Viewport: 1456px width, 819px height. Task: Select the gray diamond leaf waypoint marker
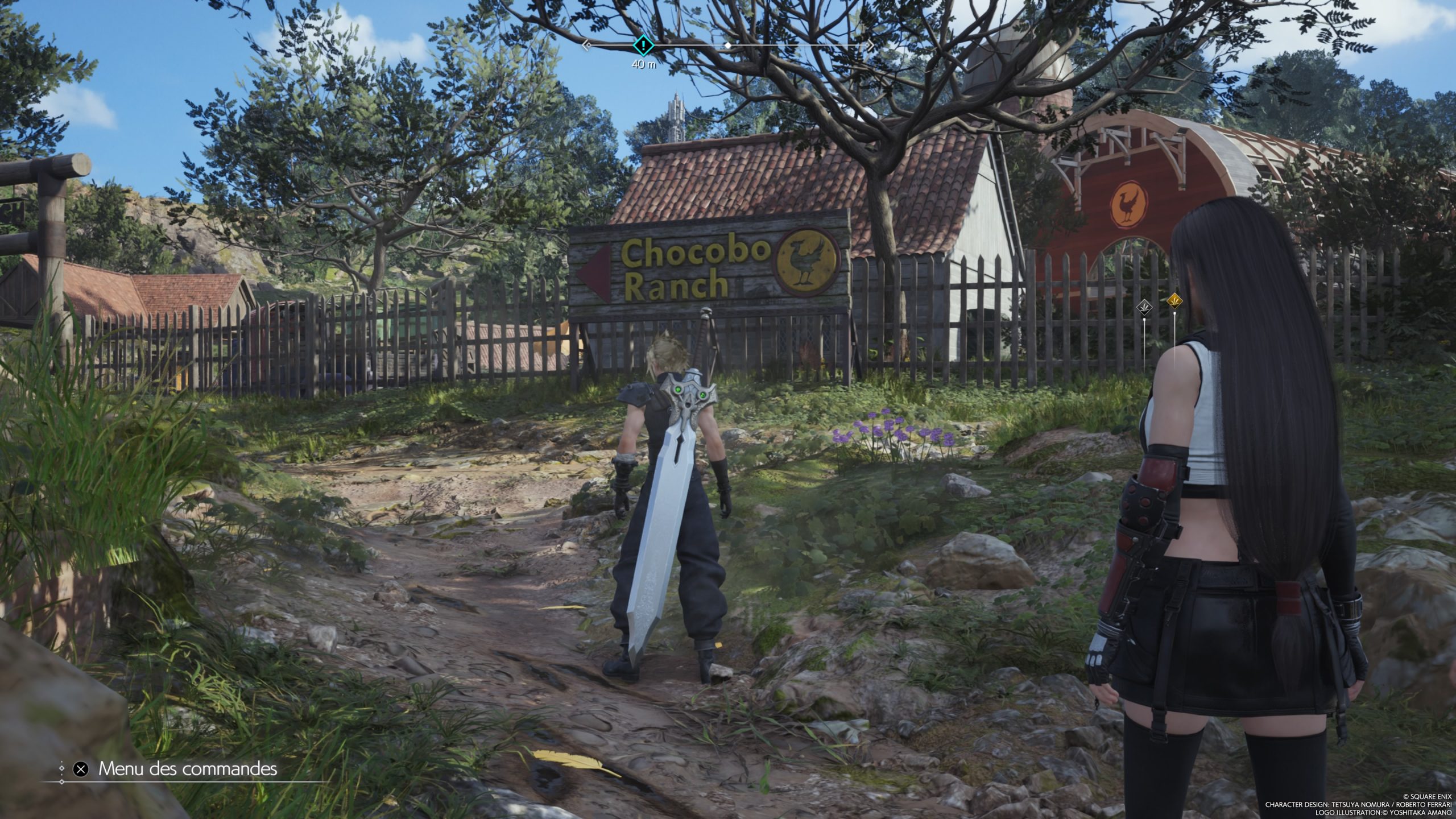pyautogui.click(x=1145, y=308)
